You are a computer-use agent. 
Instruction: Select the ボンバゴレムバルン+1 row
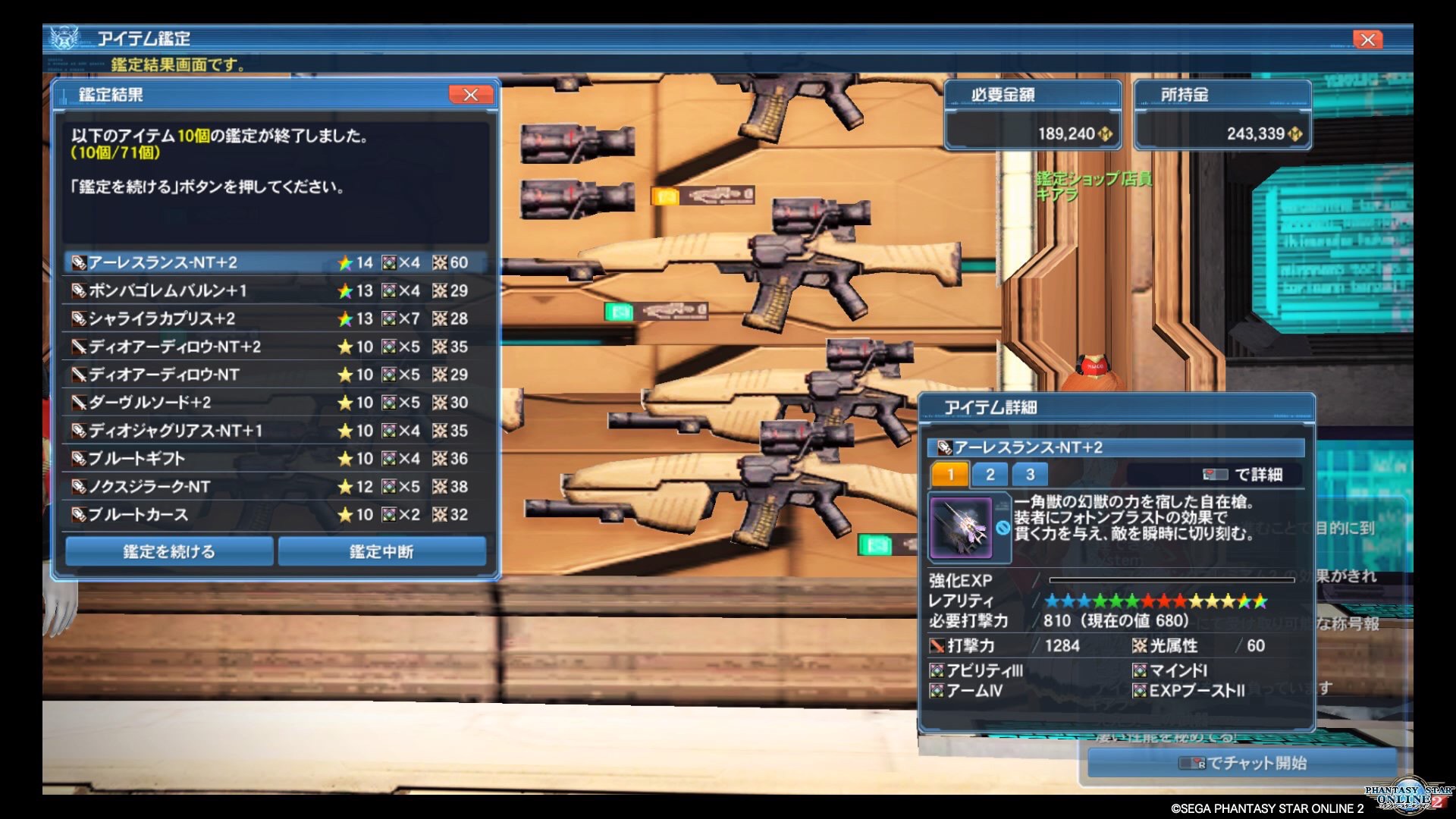pos(275,290)
